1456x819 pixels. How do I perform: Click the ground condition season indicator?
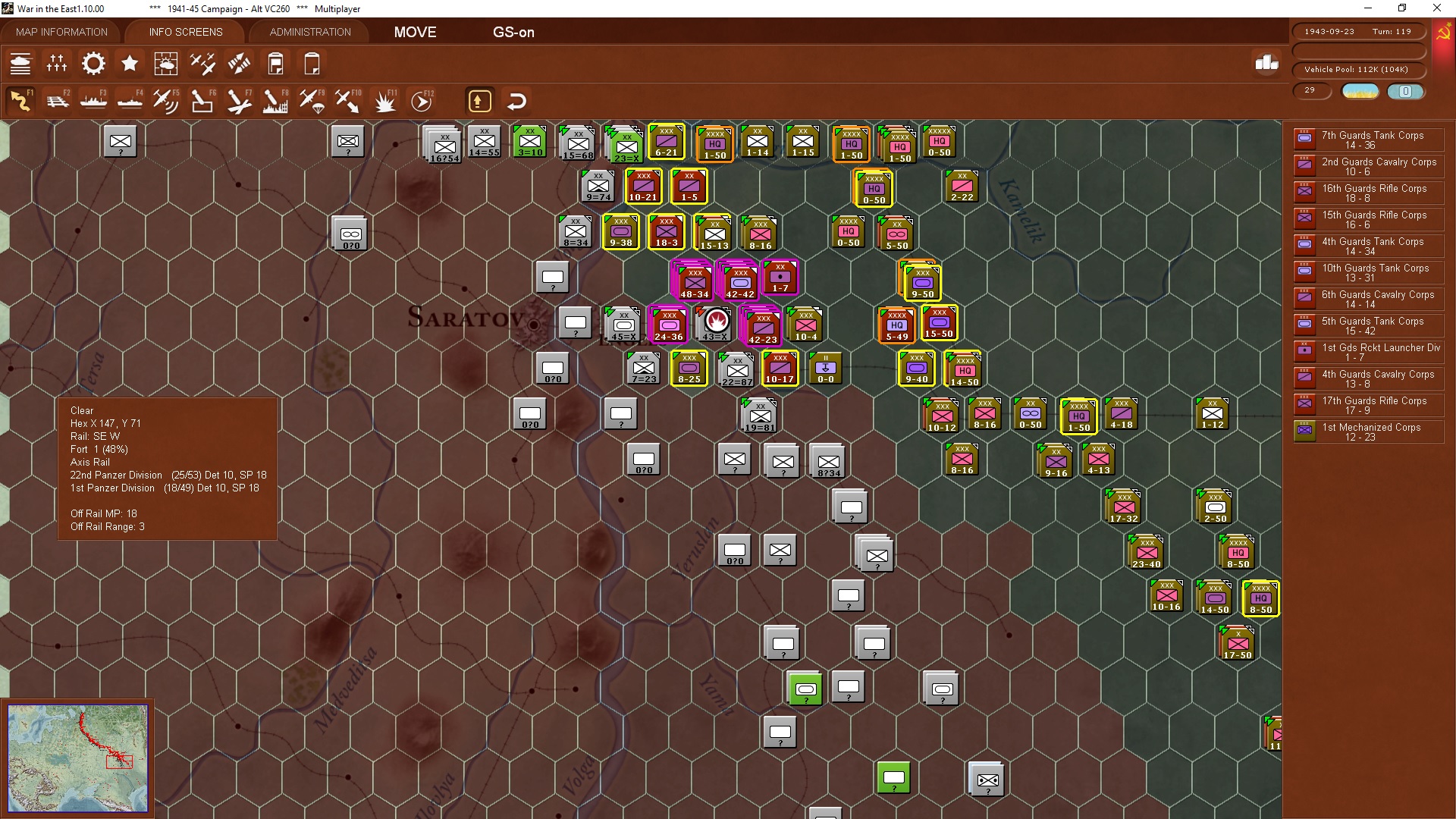[1360, 91]
